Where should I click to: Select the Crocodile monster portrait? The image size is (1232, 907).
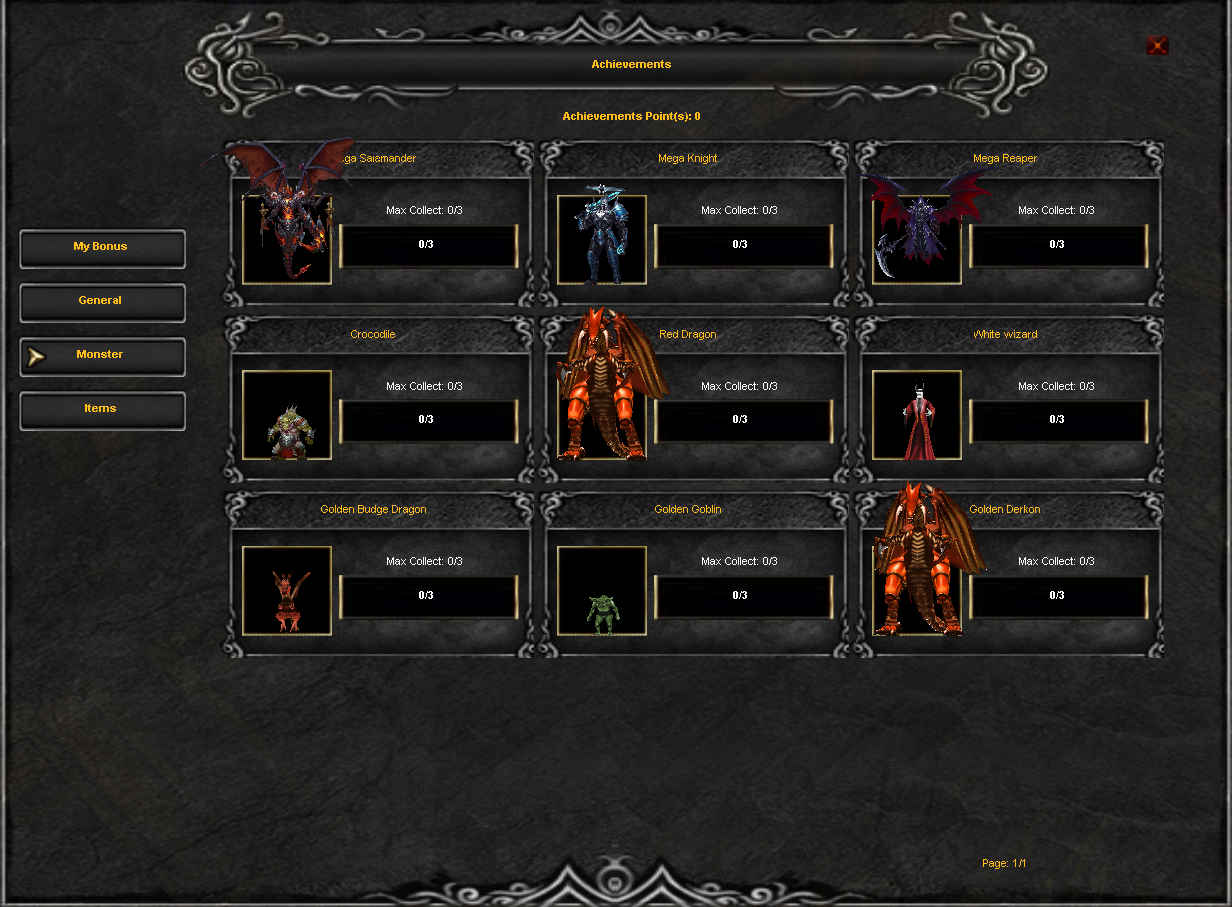tap(287, 415)
